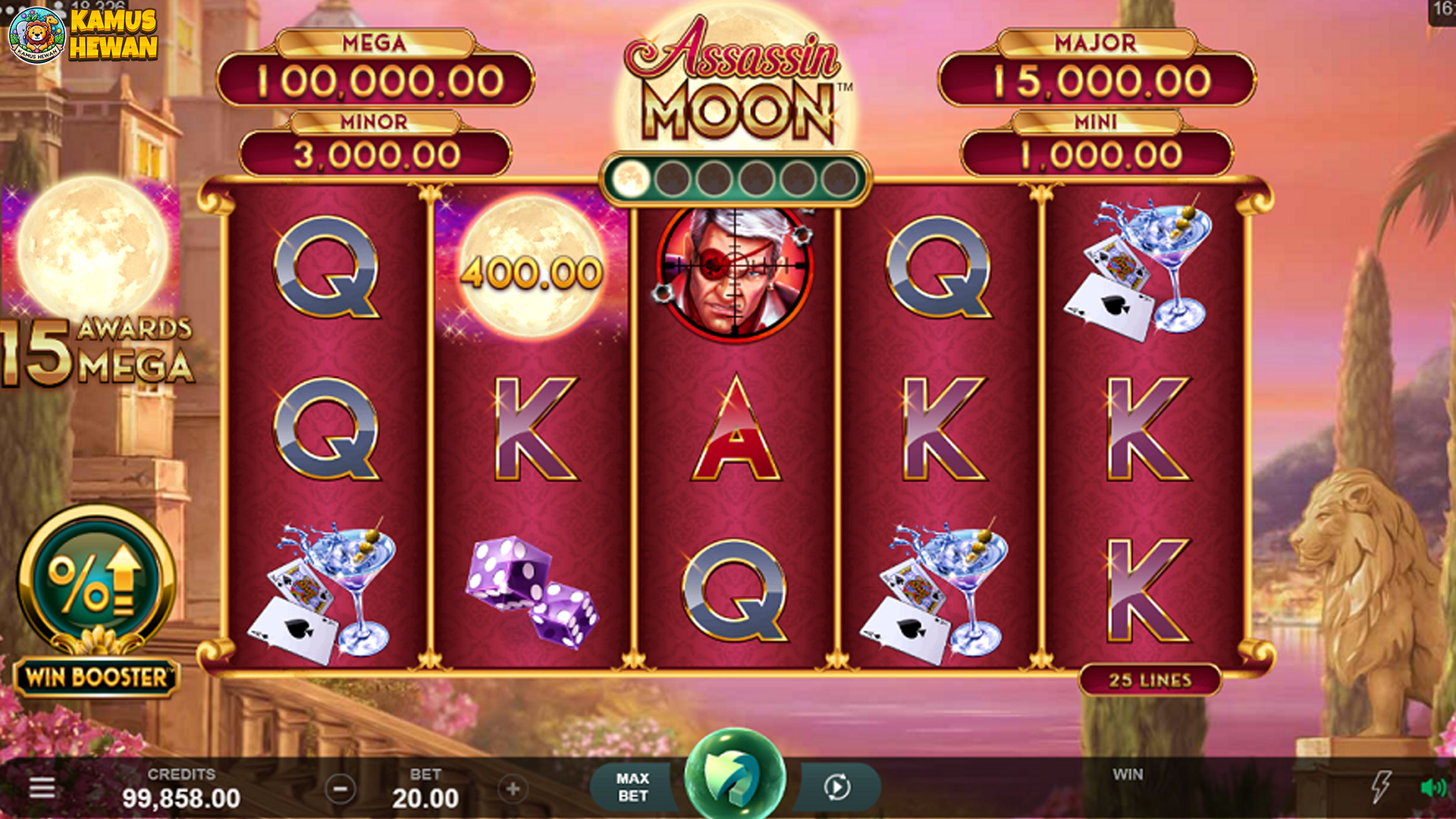
Task: Click the Kamus Hewan lion logo
Action: (36, 34)
